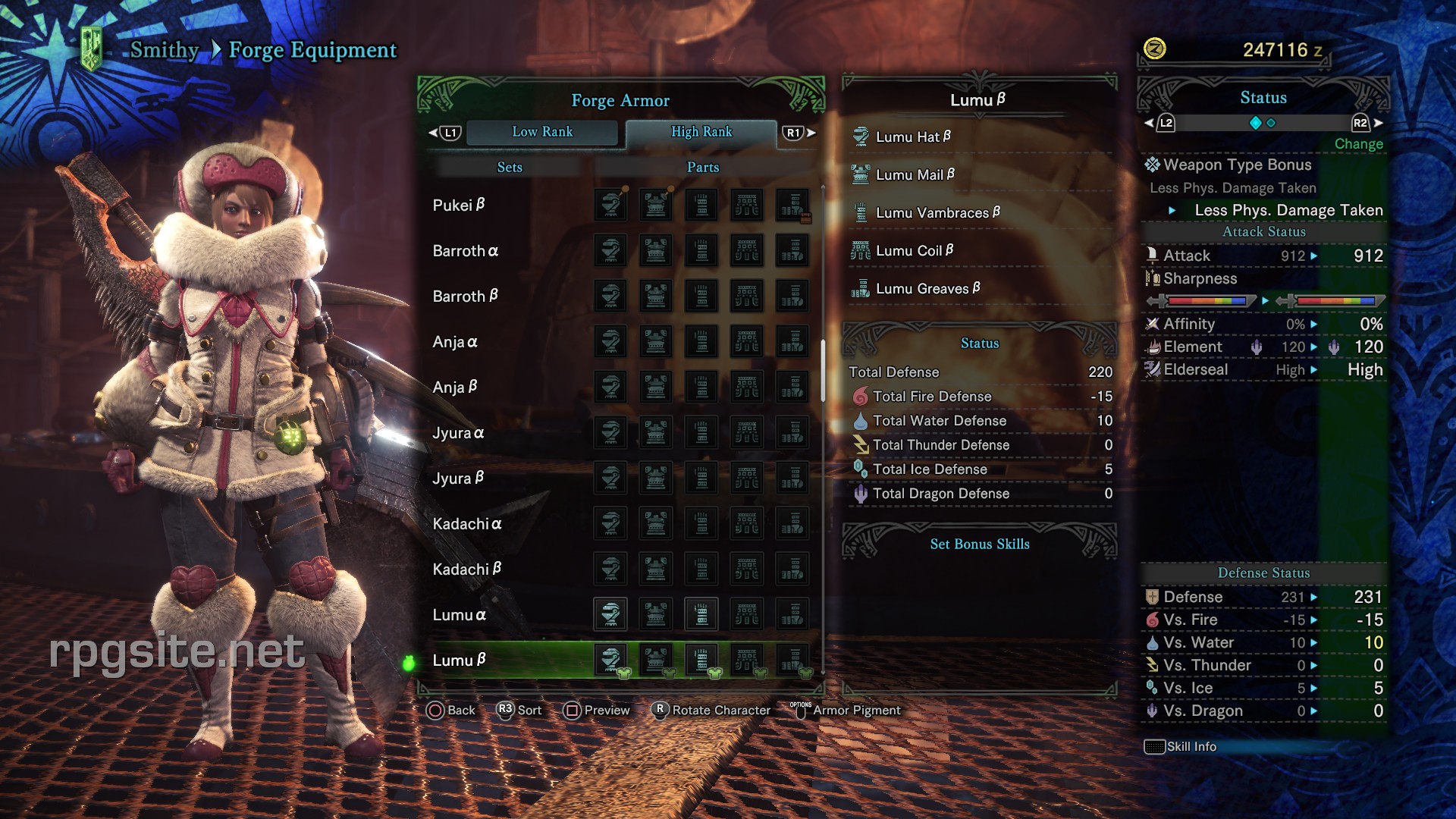
Task: Expand the Attack stat detail arrow
Action: (1314, 256)
